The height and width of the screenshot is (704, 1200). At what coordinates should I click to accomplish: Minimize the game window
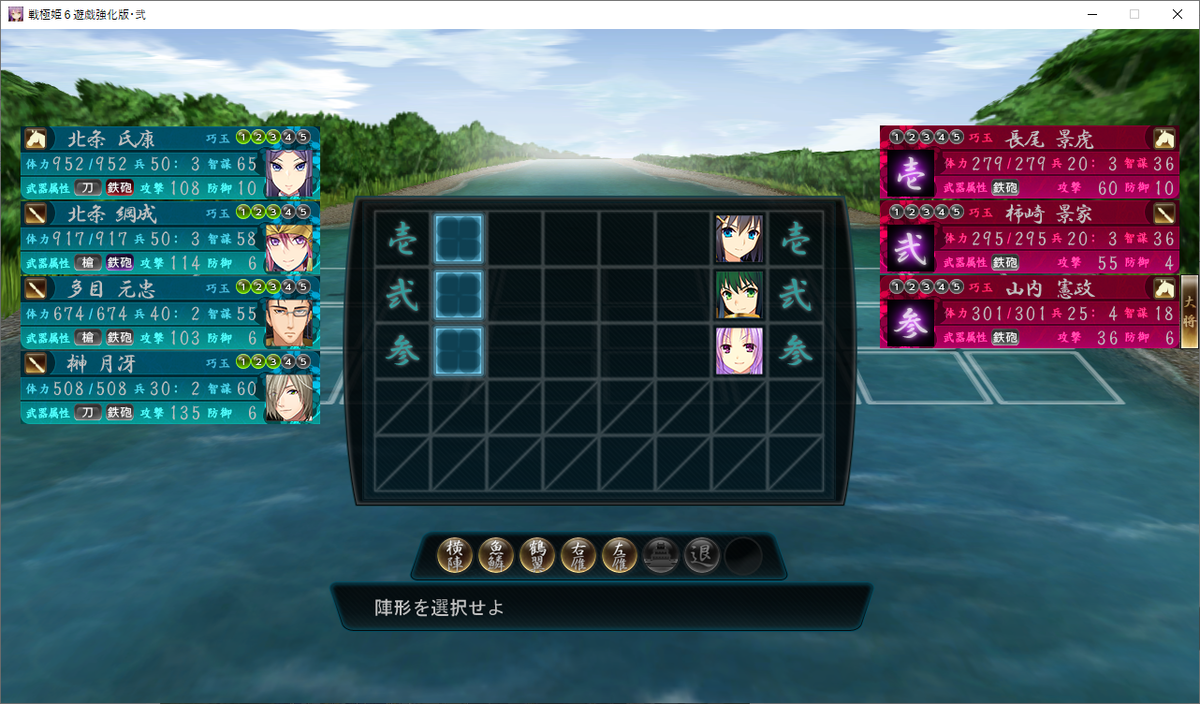coord(1088,14)
